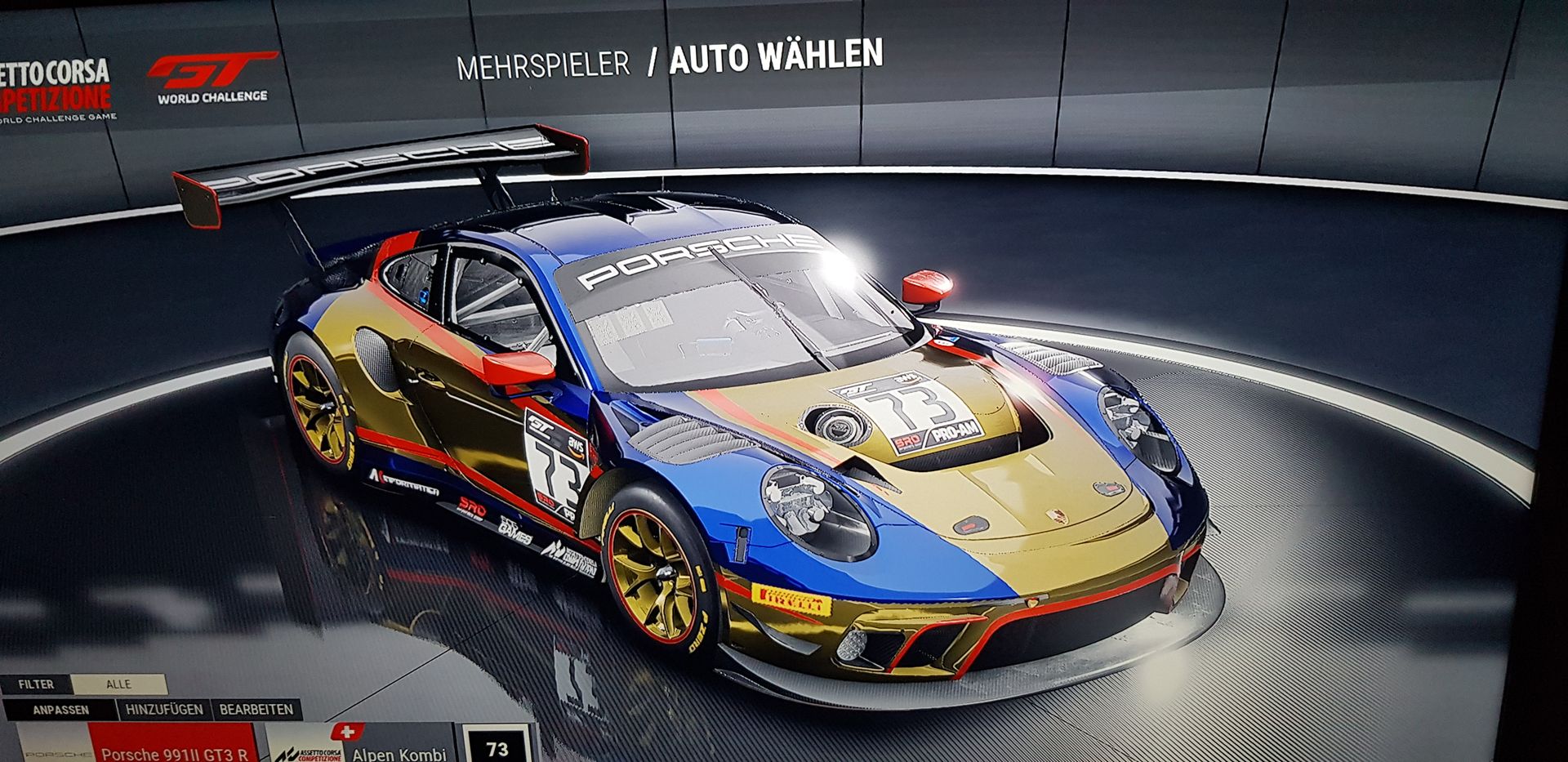Select the Porsche 991II GT3 R entry
1568x762 pixels.
click(x=174, y=750)
